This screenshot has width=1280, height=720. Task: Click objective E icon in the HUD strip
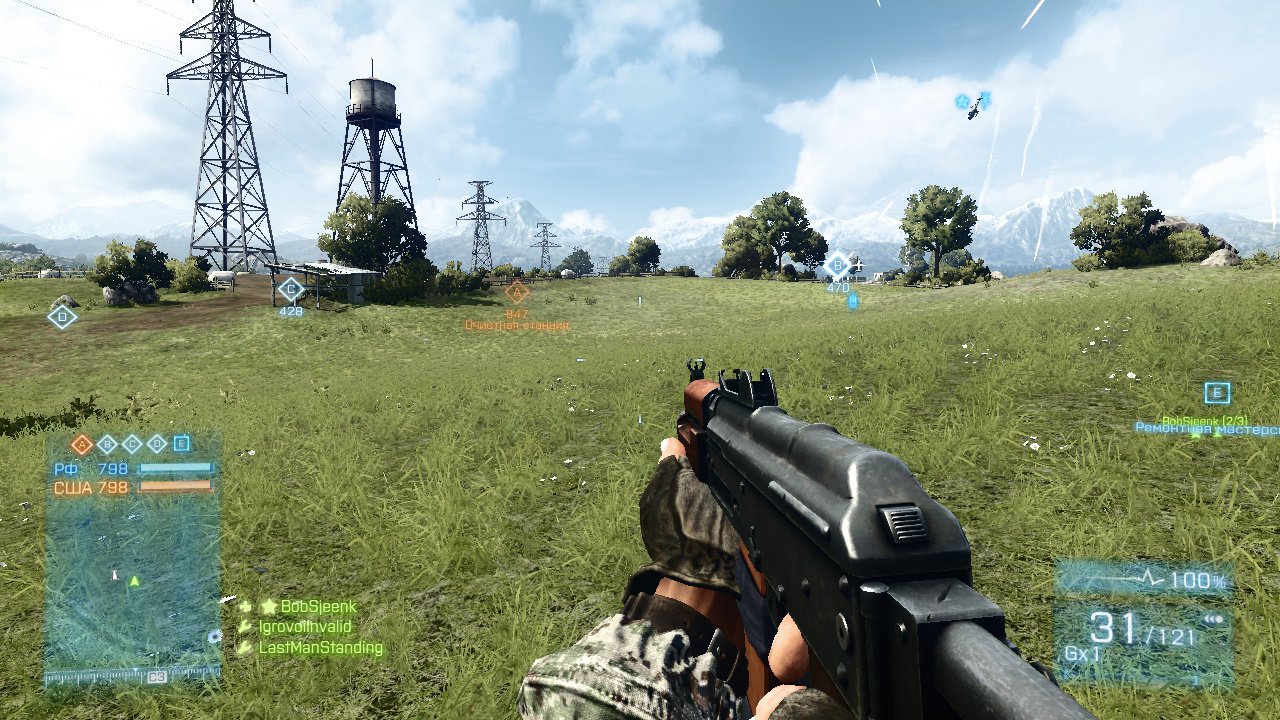pos(182,443)
